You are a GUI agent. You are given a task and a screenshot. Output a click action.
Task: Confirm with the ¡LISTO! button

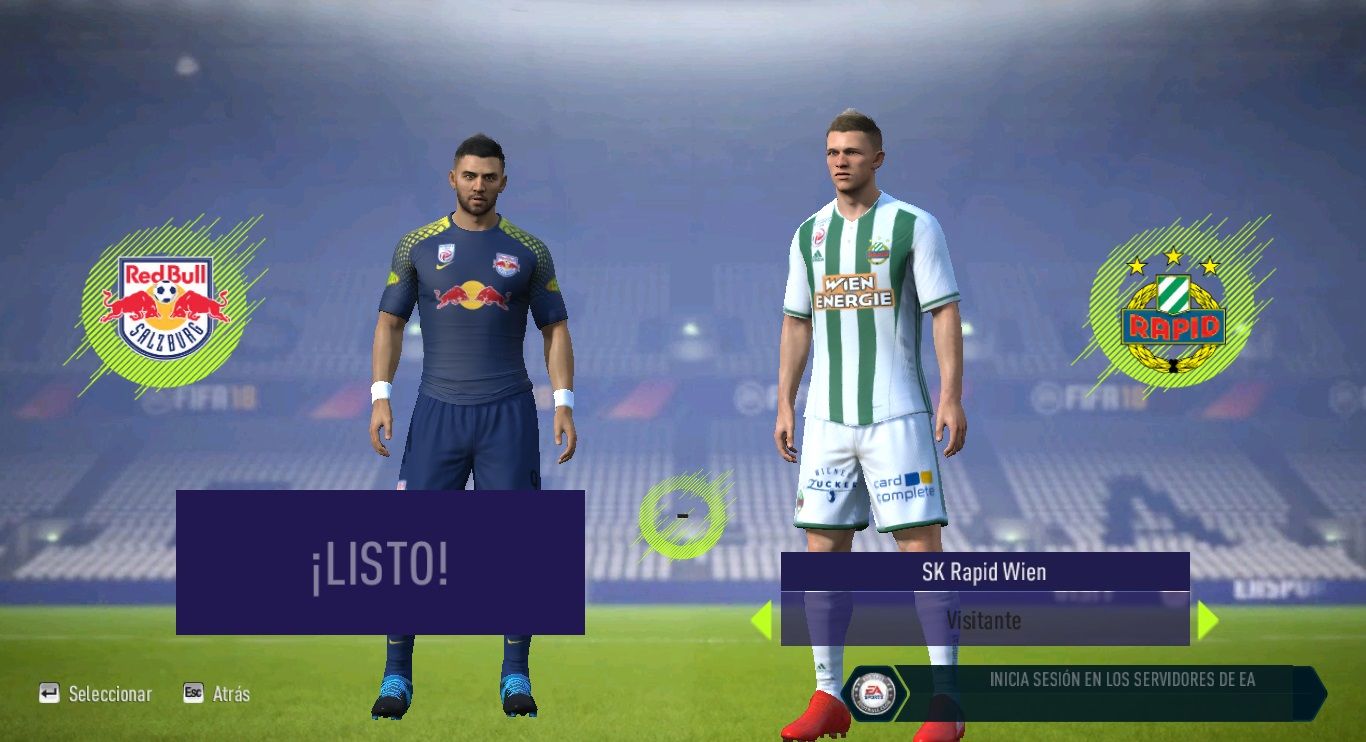pyautogui.click(x=380, y=563)
